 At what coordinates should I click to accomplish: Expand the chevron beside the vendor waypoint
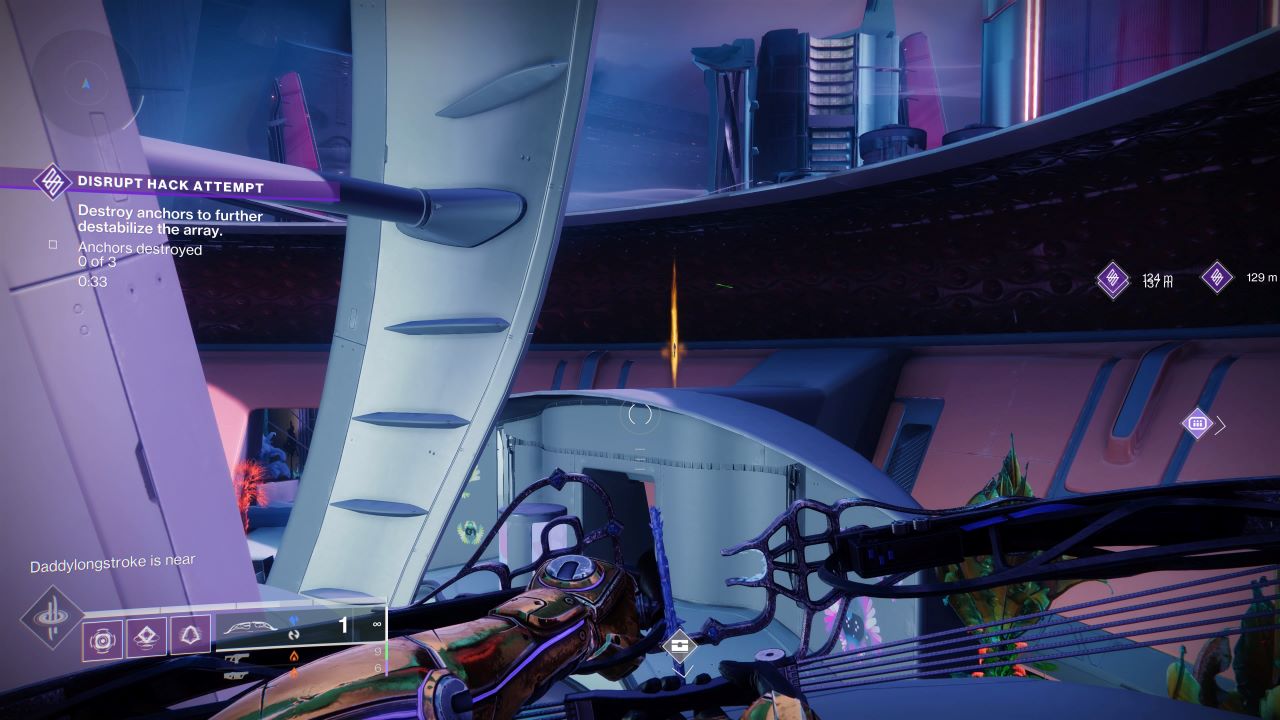point(1220,425)
